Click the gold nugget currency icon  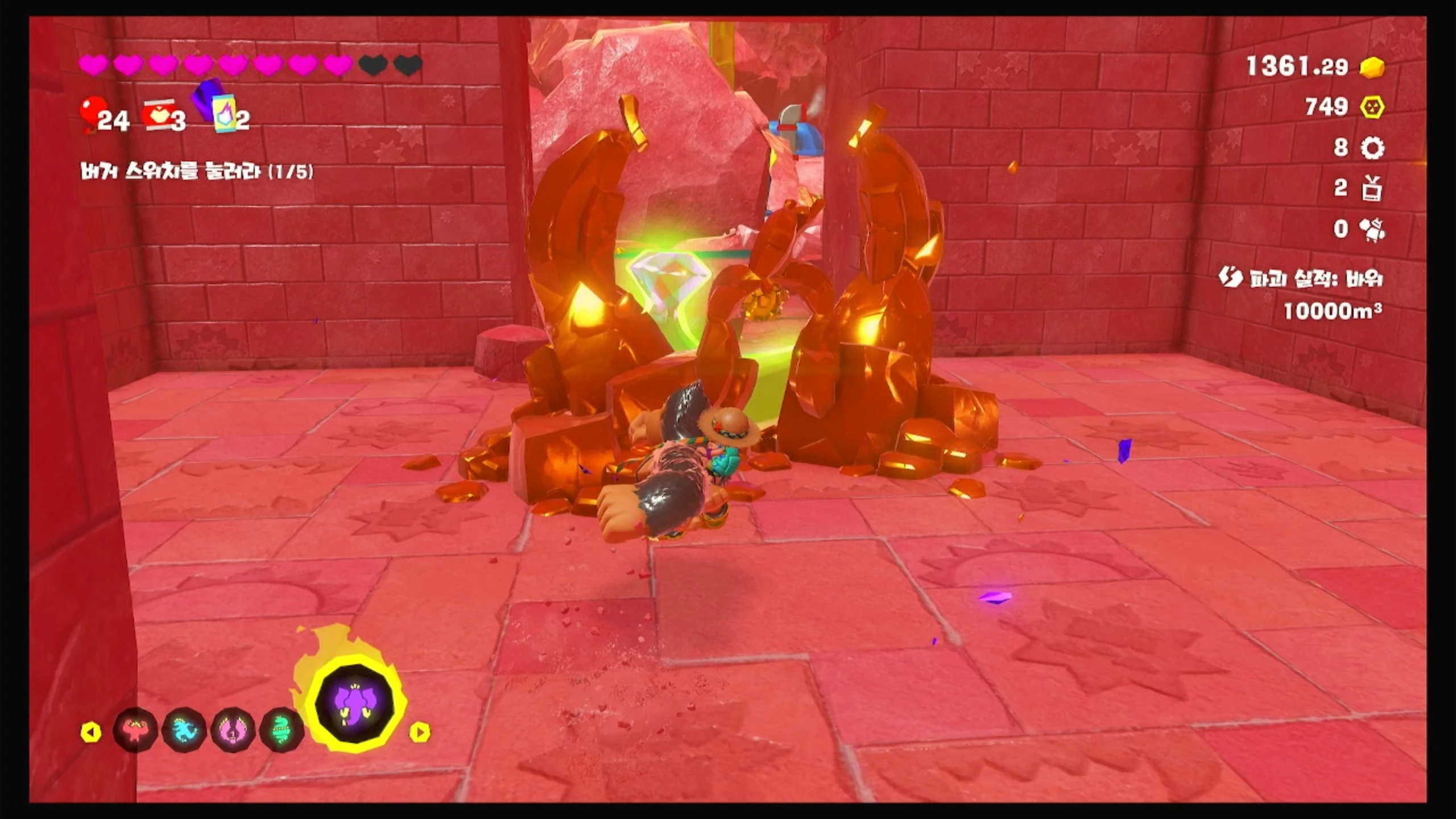click(x=1372, y=67)
